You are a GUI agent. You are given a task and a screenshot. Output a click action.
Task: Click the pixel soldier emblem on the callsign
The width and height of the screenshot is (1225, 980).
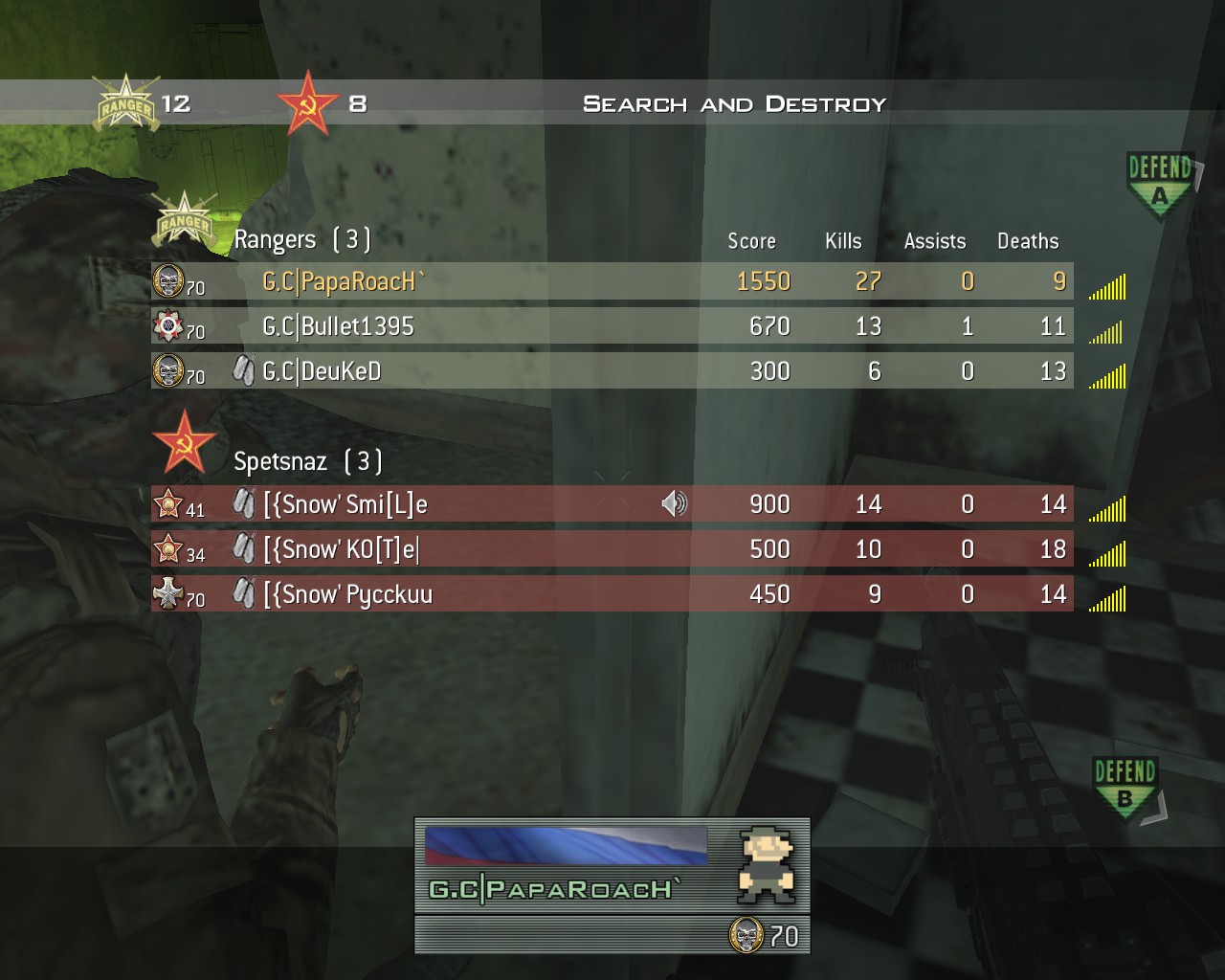click(766, 865)
